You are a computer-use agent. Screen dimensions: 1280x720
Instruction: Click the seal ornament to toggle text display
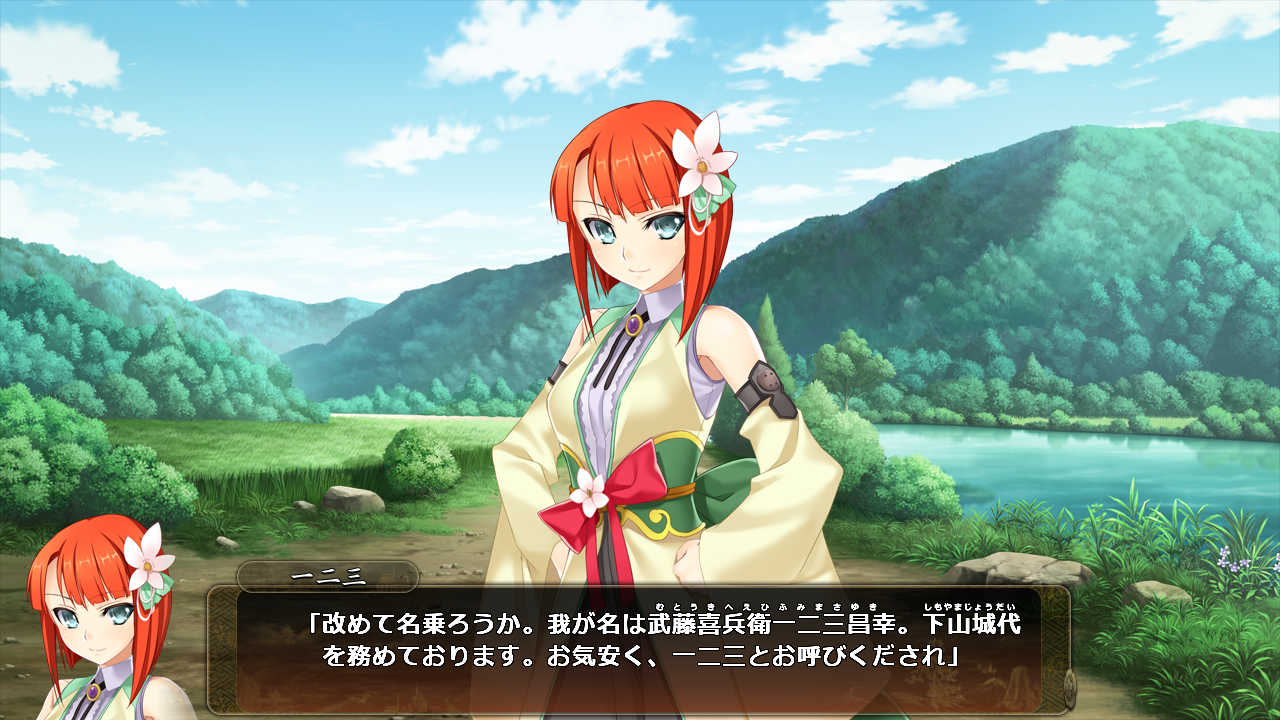pos(1068,691)
